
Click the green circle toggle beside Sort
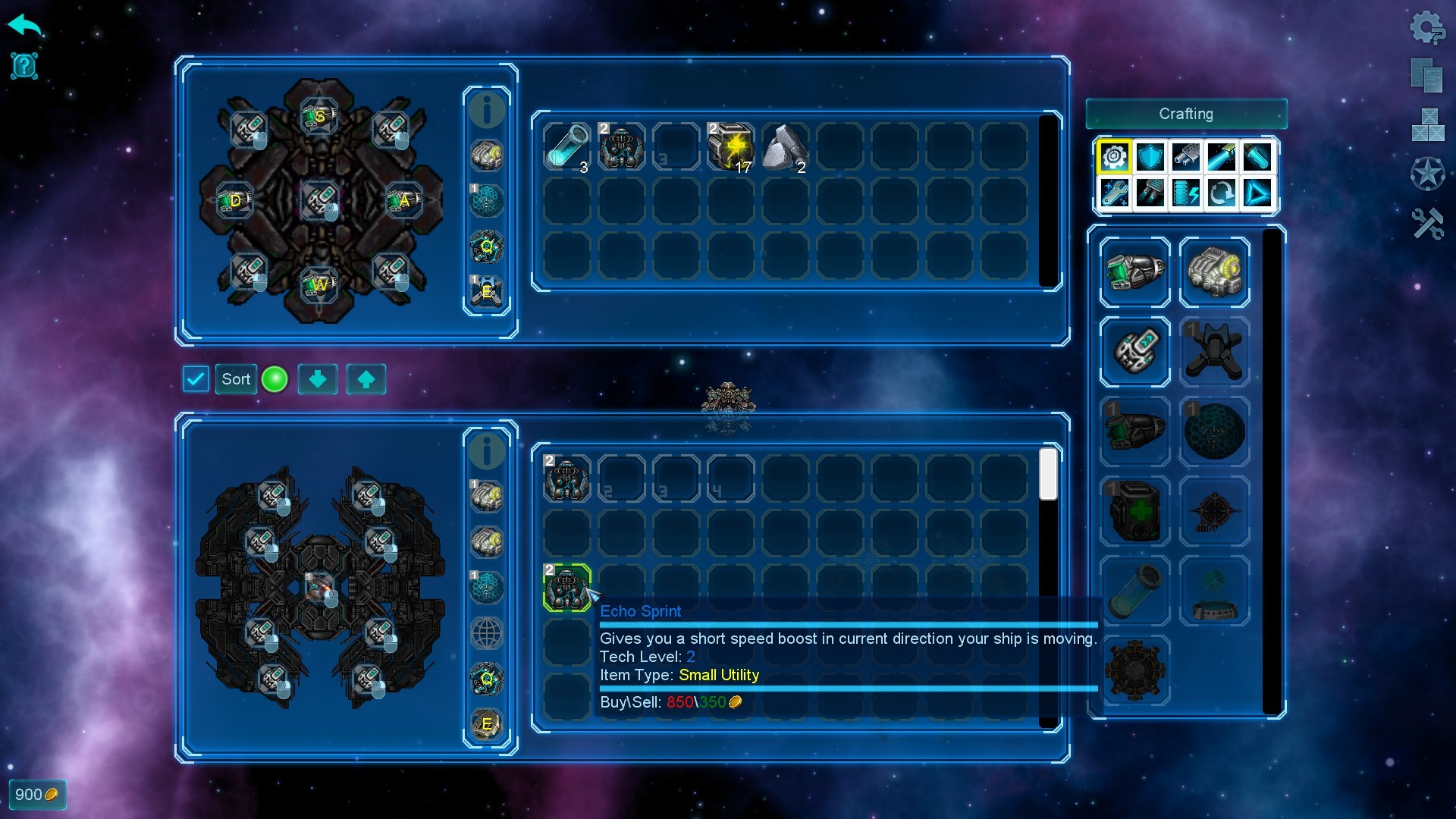coord(275,378)
